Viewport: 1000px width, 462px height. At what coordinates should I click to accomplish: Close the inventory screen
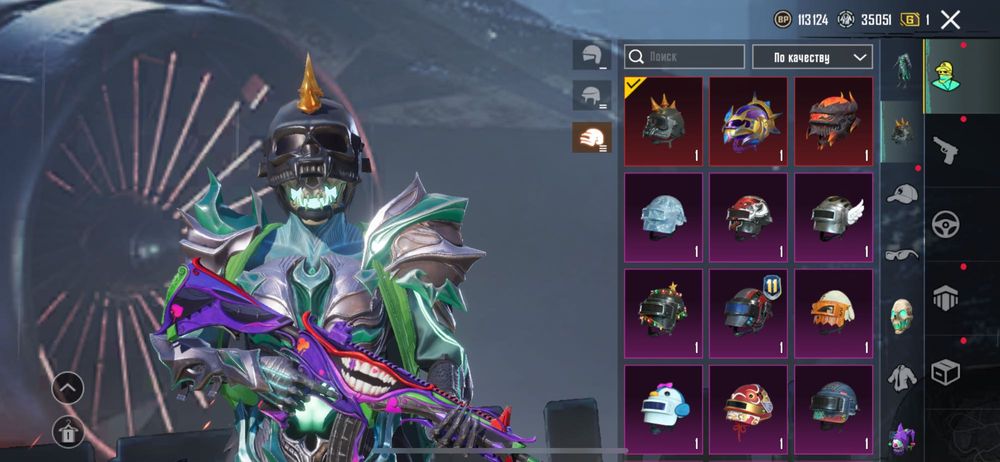[950, 19]
